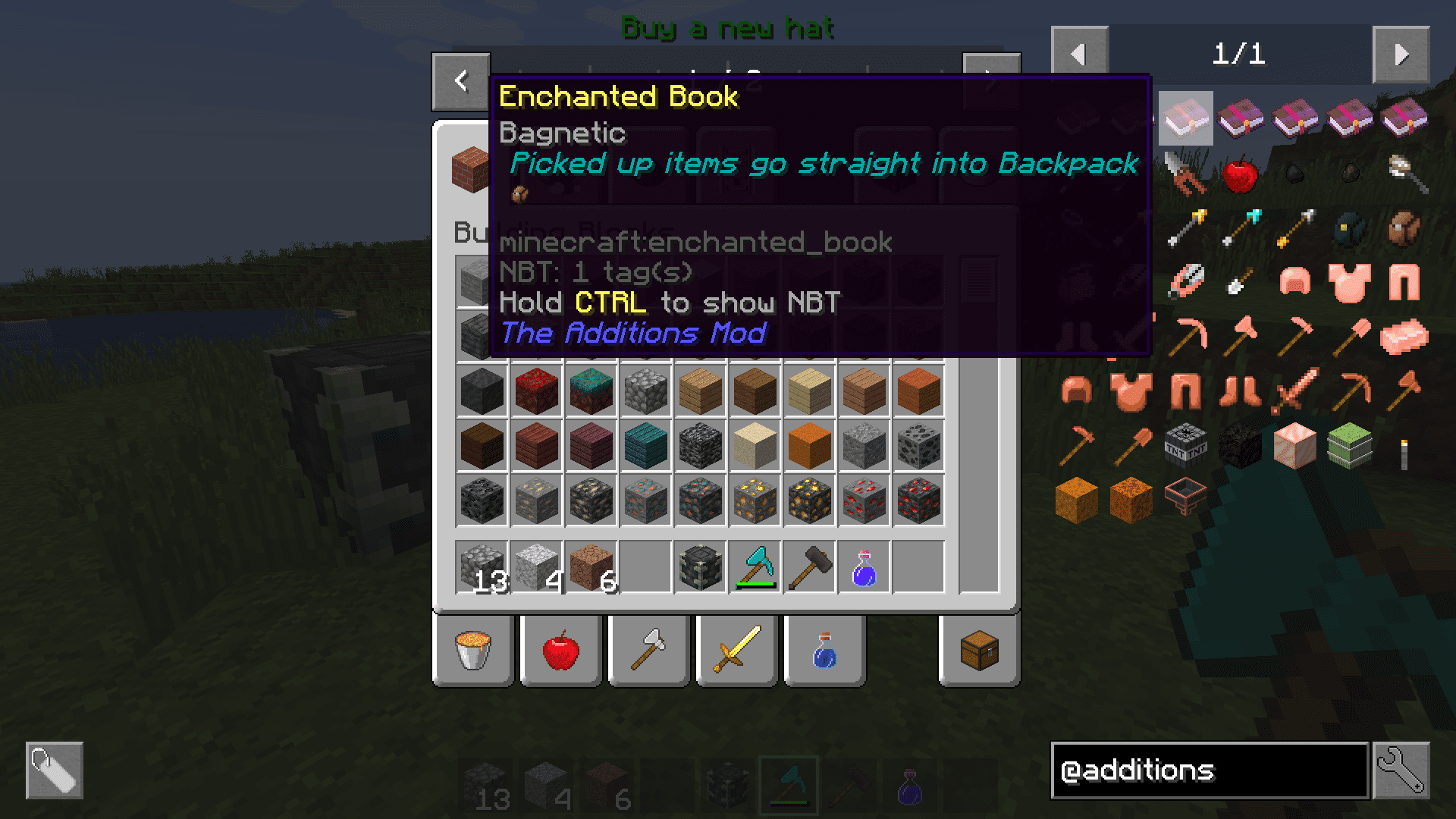This screenshot has height=819, width=1456.
Task: Select the purple potion in the hotbar row
Action: 864,567
